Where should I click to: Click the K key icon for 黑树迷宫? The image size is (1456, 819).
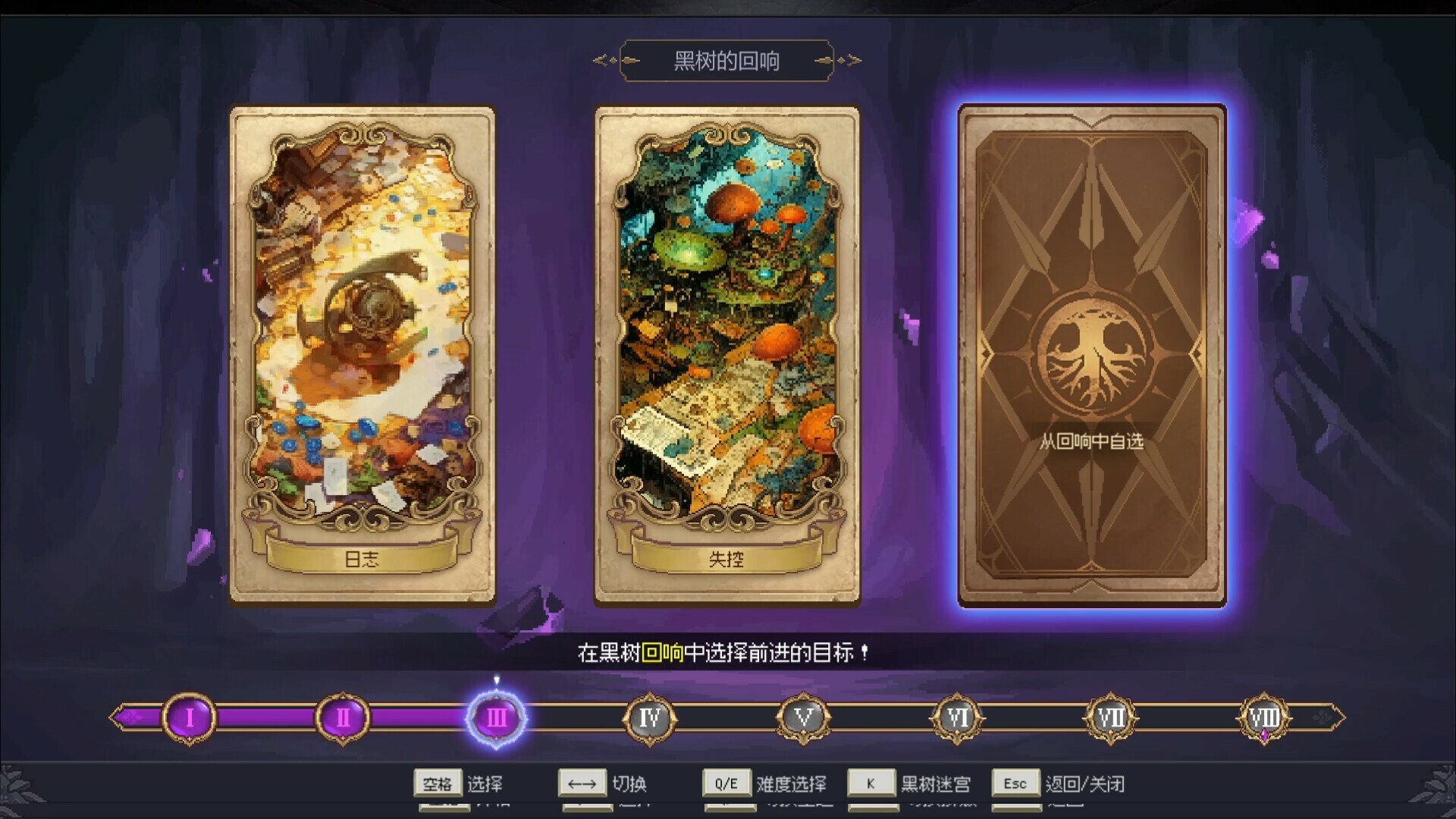[872, 783]
